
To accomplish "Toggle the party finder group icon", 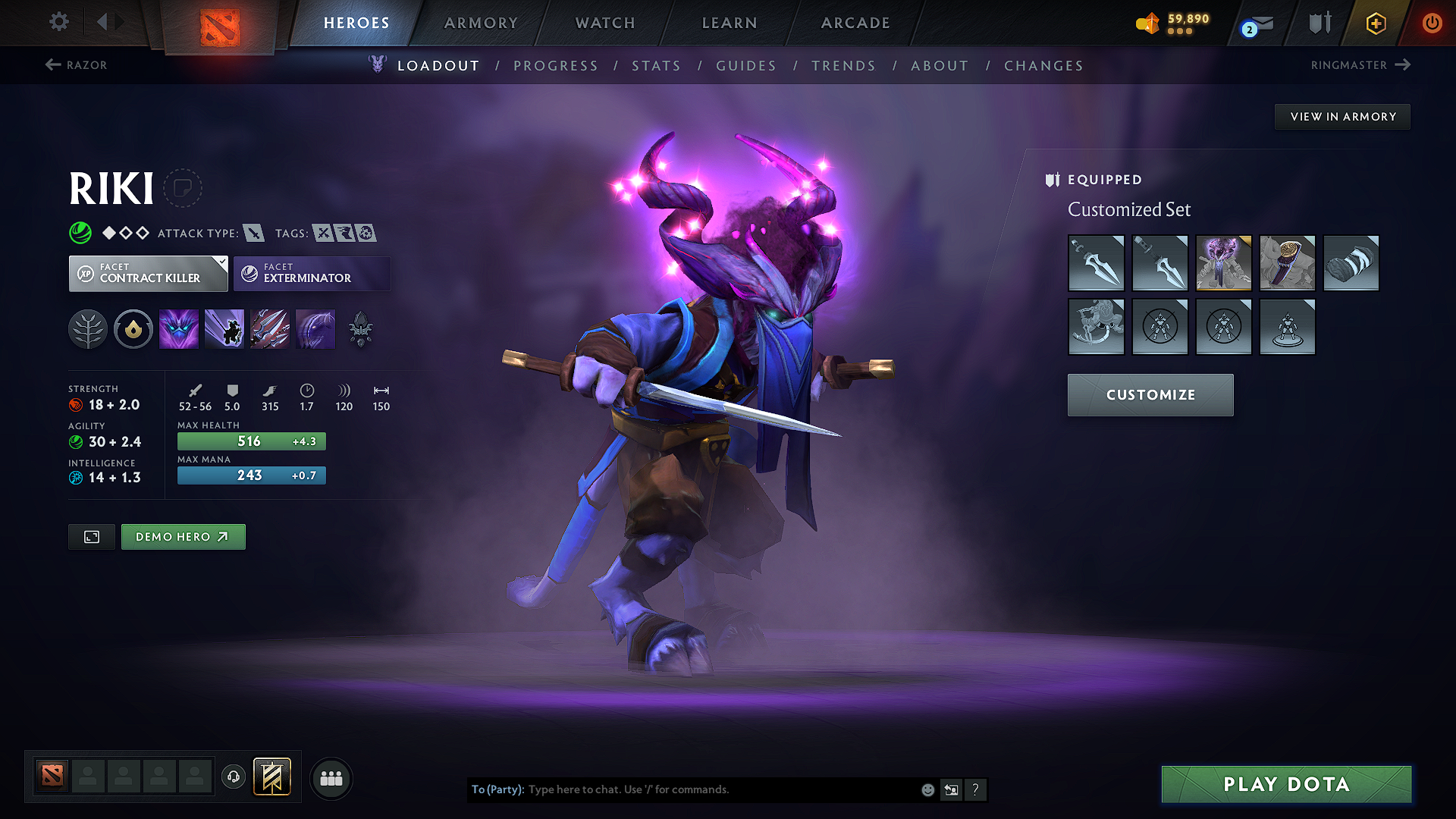I will (x=331, y=778).
